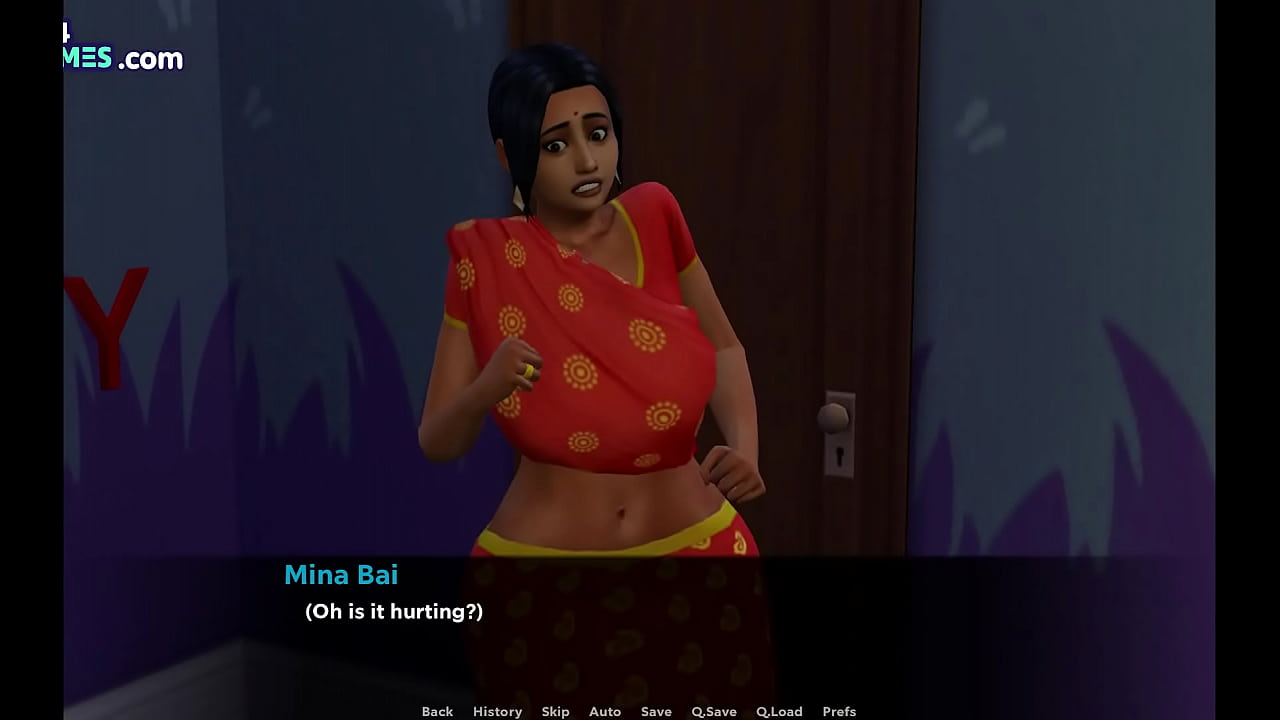Image resolution: width=1280 pixels, height=720 pixels.
Task: Open the Prefs settings menu
Action: coord(840,711)
